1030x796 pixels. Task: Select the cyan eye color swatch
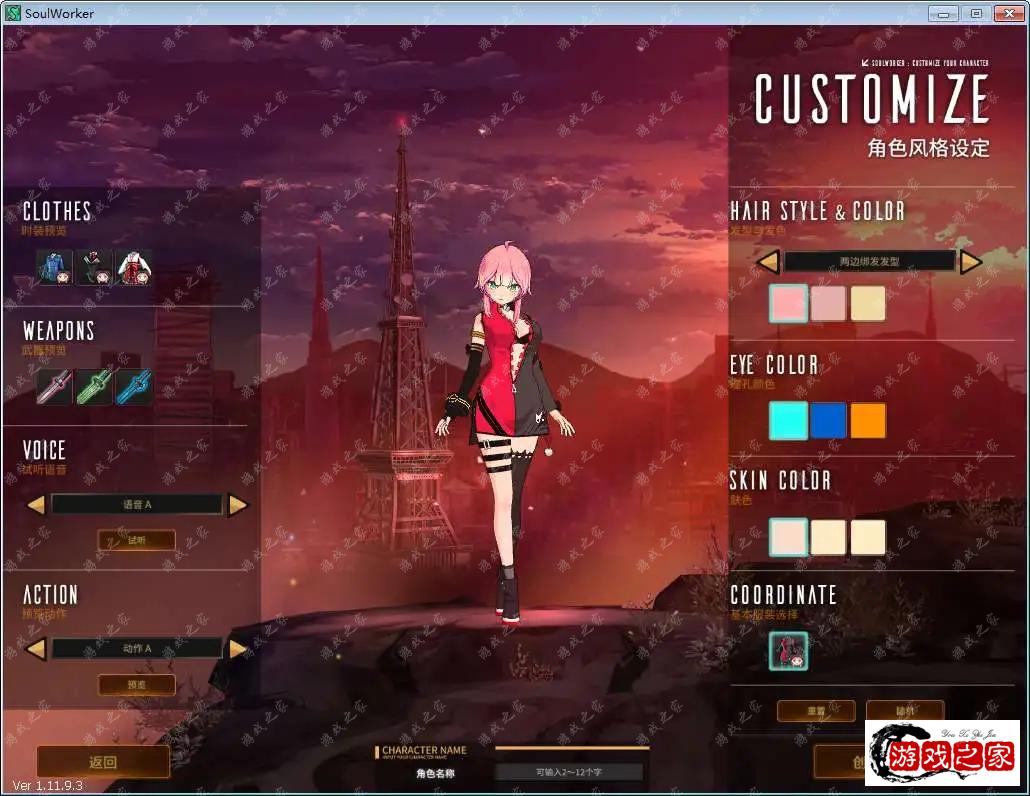click(788, 421)
